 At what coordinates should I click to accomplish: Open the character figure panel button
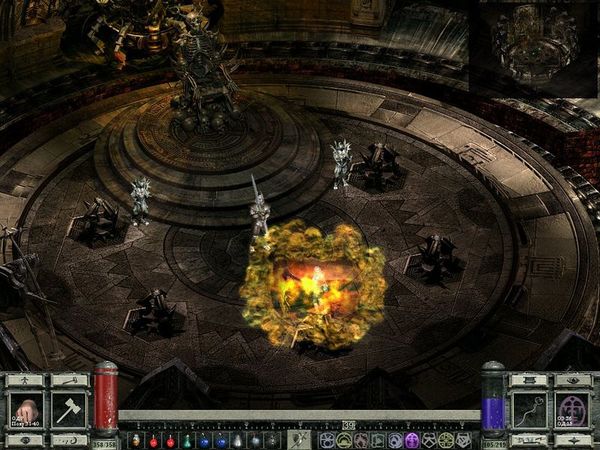26,380
